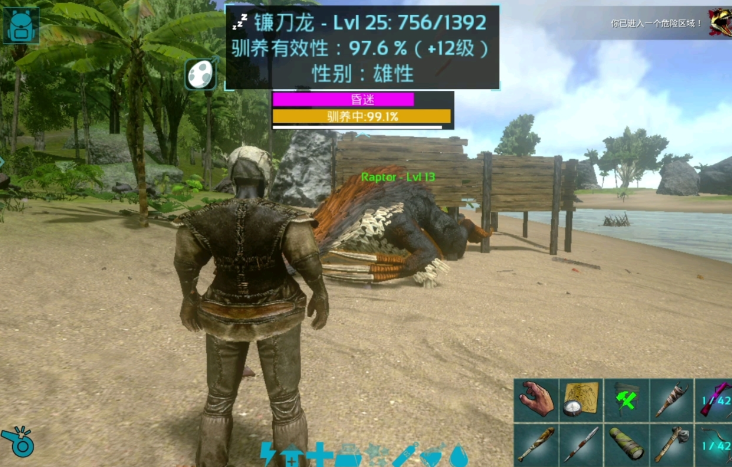Select the pink slingshot slot
This screenshot has height=467, width=732.
tap(715, 399)
